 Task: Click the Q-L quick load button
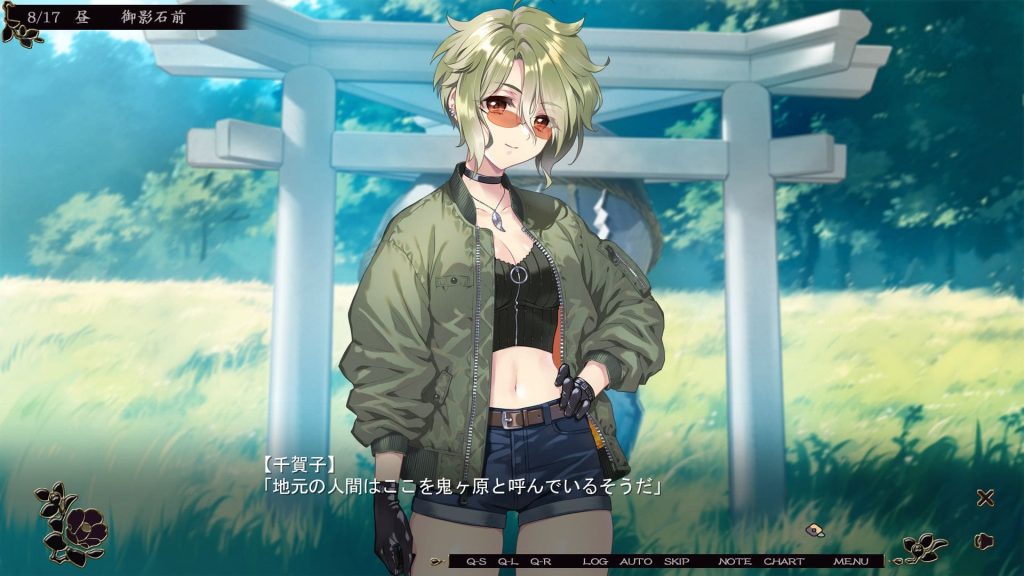coord(508,562)
